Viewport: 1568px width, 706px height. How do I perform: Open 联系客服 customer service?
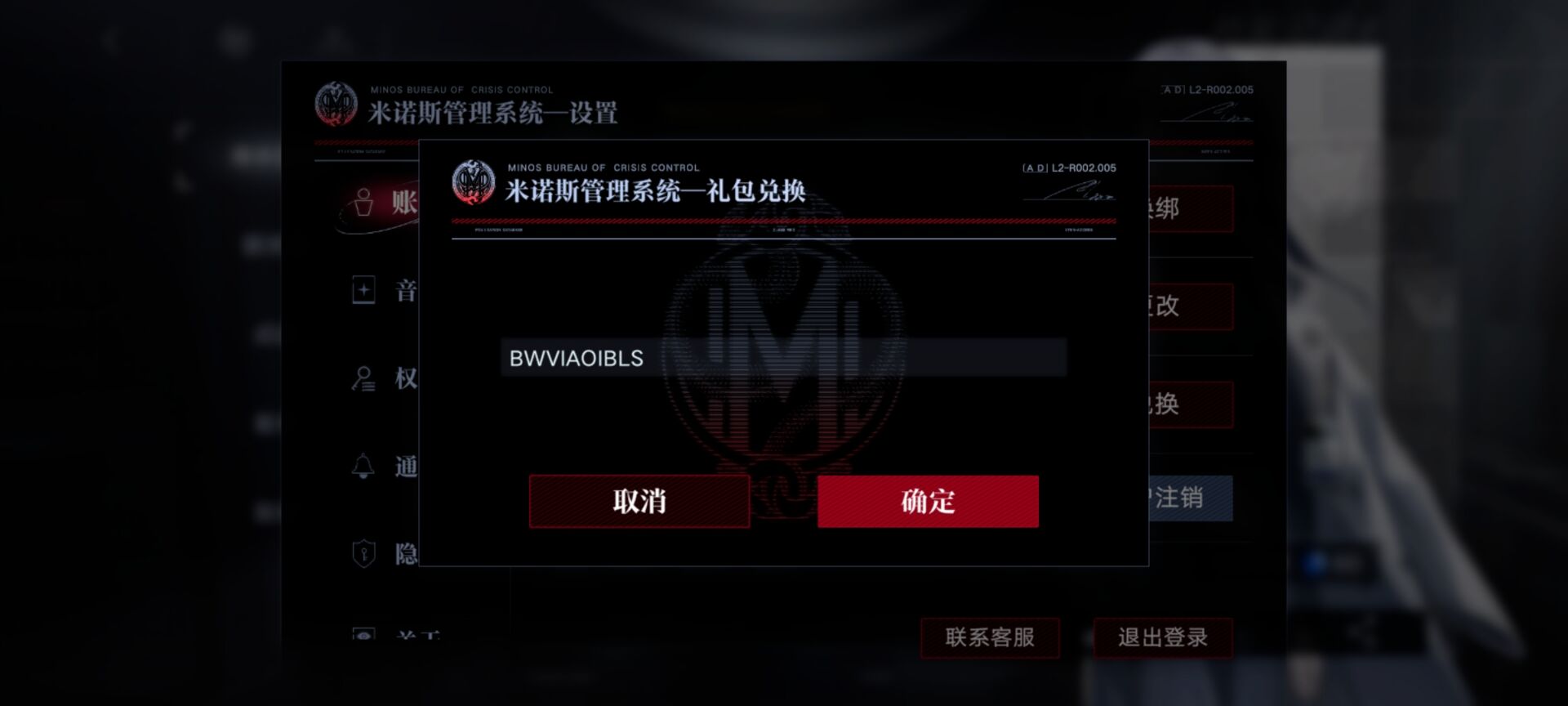click(x=990, y=638)
